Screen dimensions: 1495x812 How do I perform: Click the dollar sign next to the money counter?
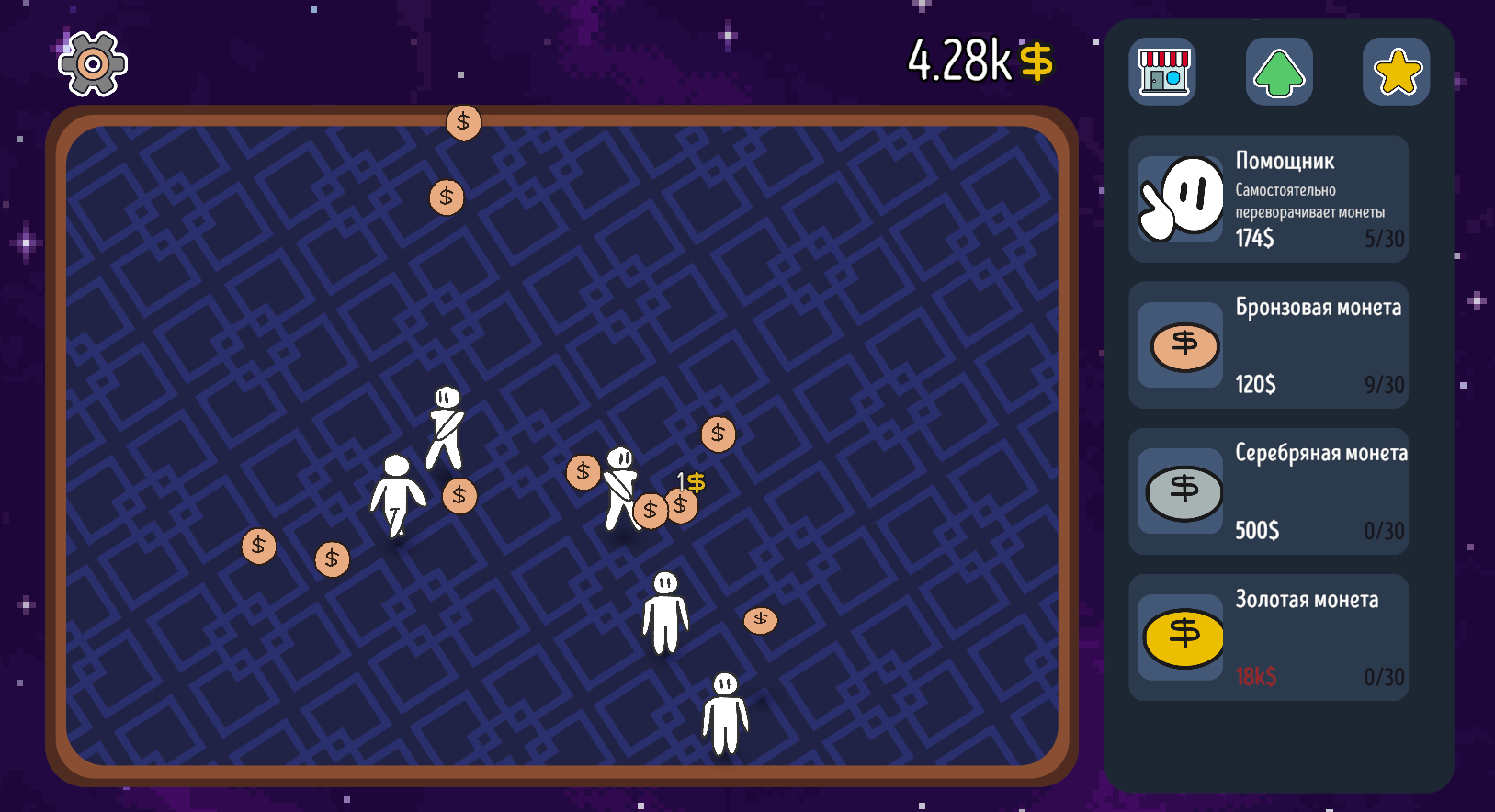tap(1037, 62)
